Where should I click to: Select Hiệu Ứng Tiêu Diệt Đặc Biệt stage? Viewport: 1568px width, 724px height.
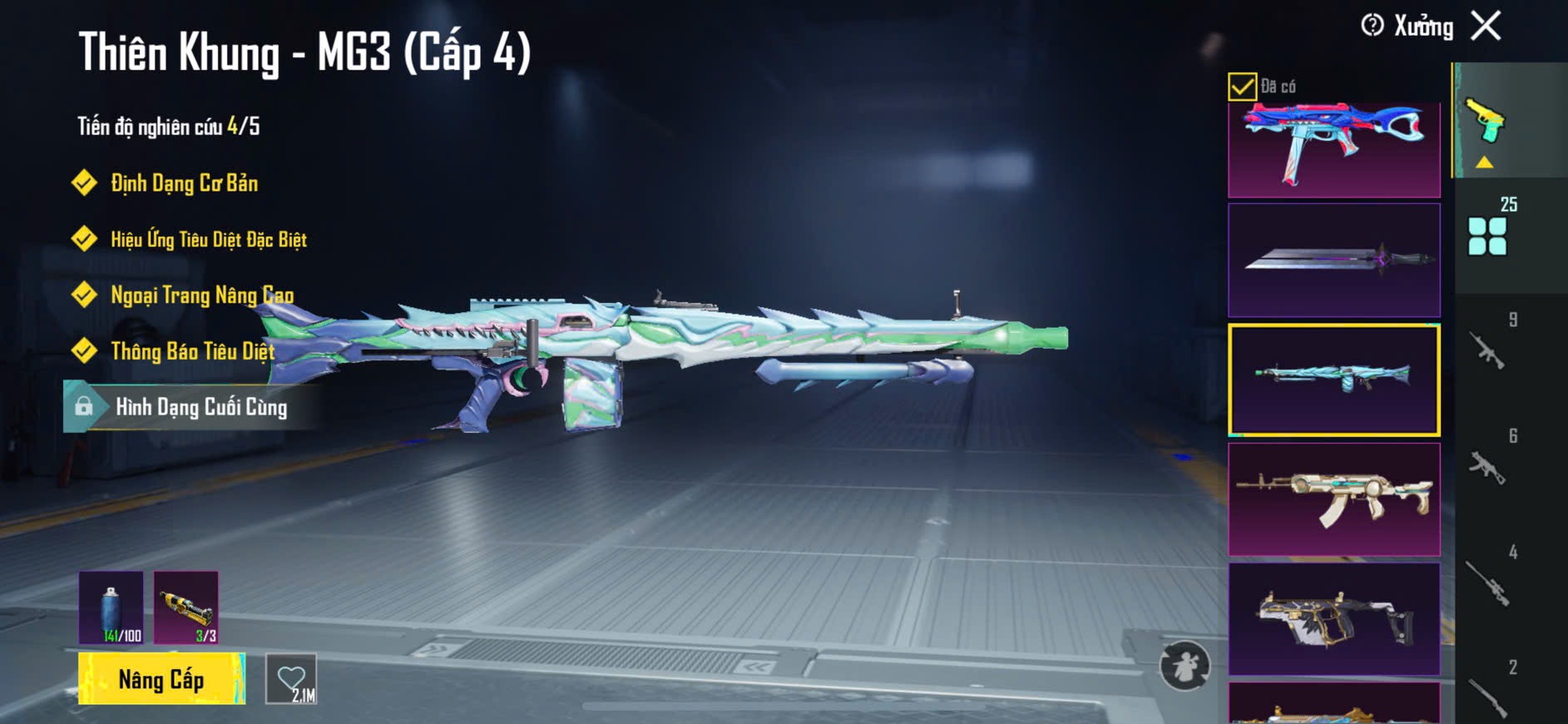point(208,240)
